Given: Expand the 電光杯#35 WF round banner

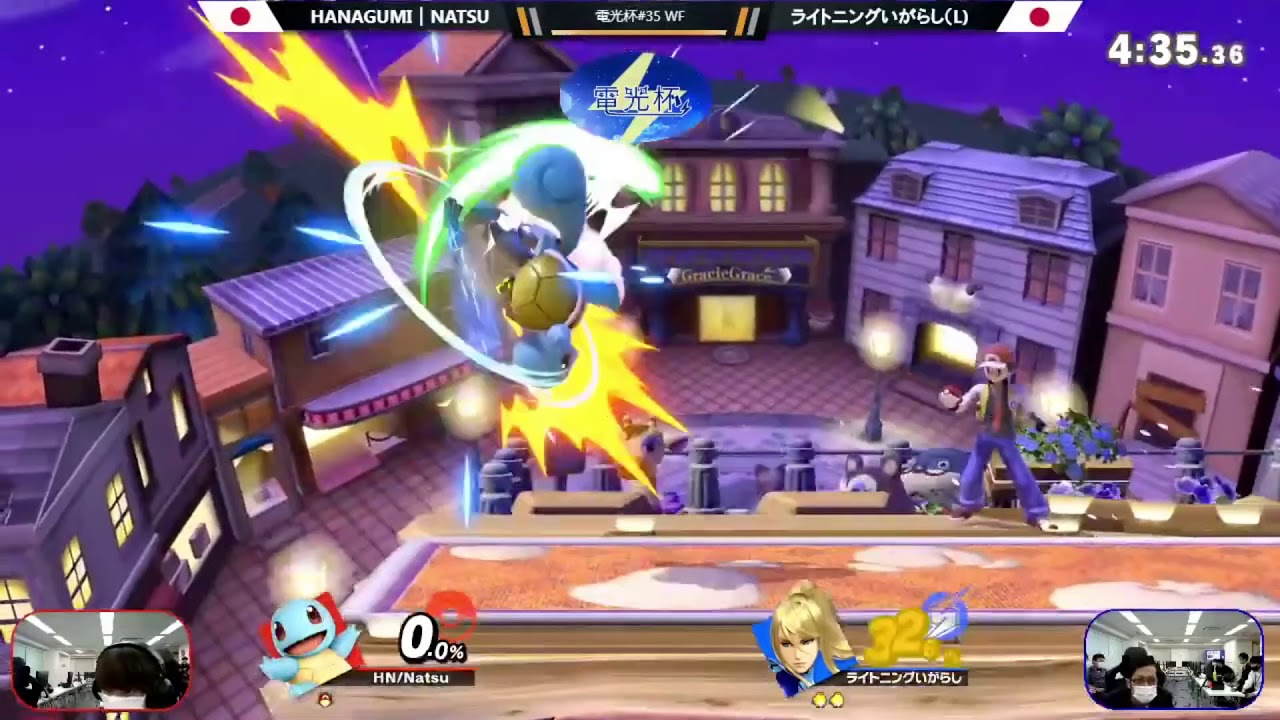Looking at the screenshot, I should click(x=640, y=16).
